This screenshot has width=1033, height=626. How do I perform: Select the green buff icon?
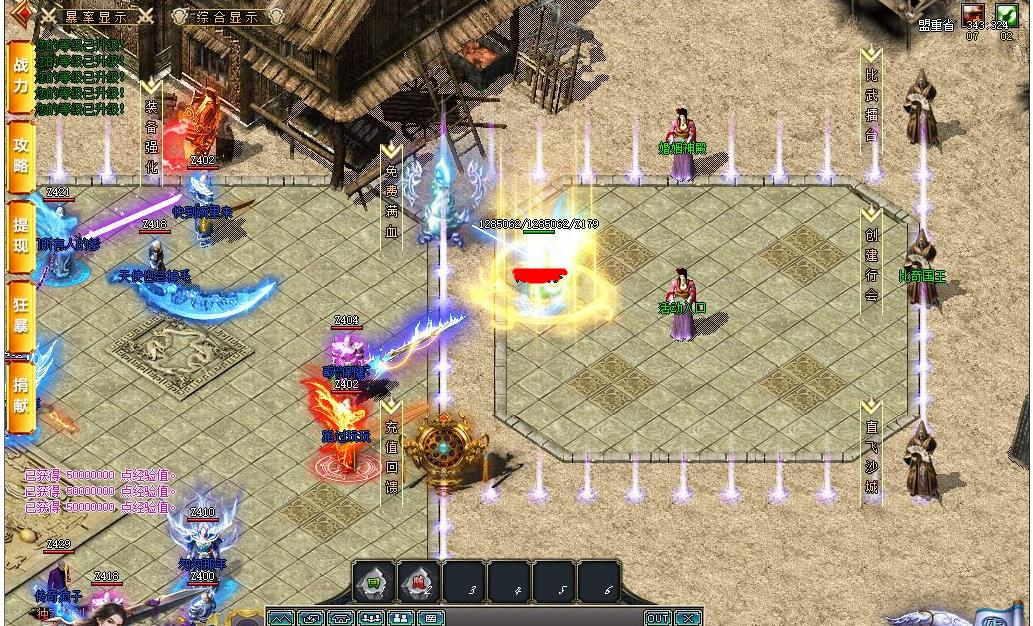coord(1005,15)
